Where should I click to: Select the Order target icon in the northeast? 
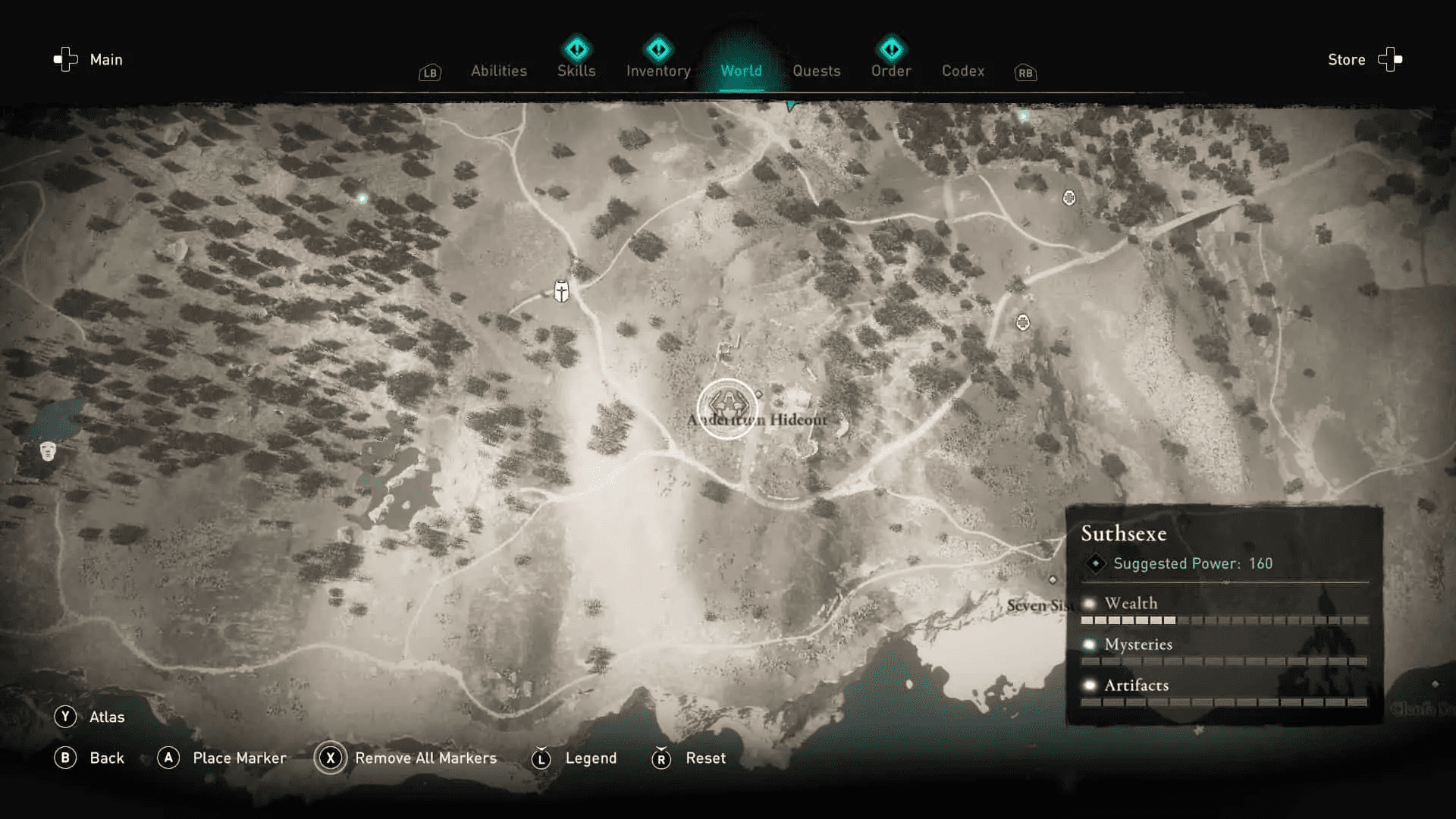click(1068, 197)
